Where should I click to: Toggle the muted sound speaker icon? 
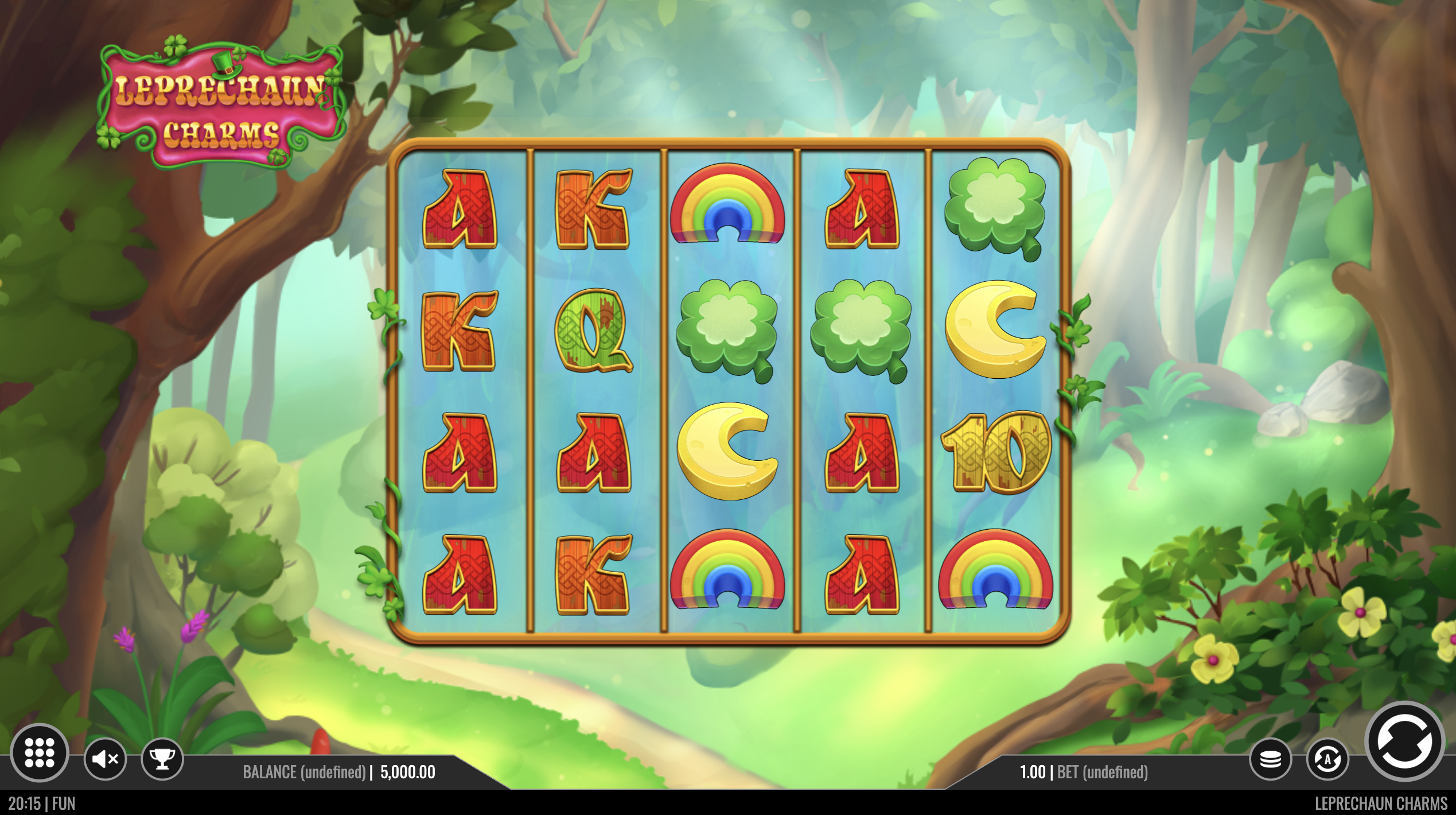[x=105, y=759]
